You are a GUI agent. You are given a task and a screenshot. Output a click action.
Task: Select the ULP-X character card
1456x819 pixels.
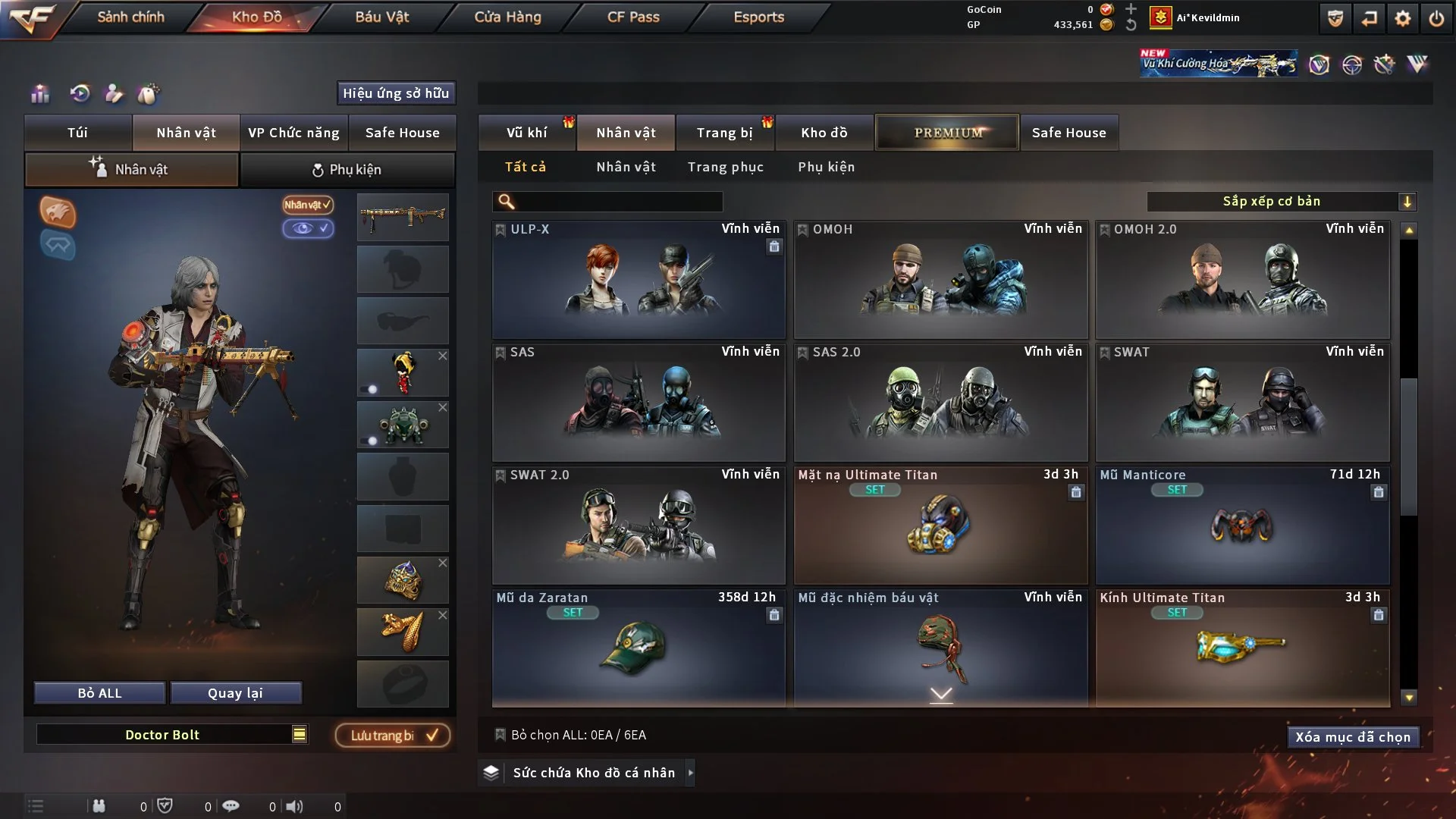(x=638, y=281)
